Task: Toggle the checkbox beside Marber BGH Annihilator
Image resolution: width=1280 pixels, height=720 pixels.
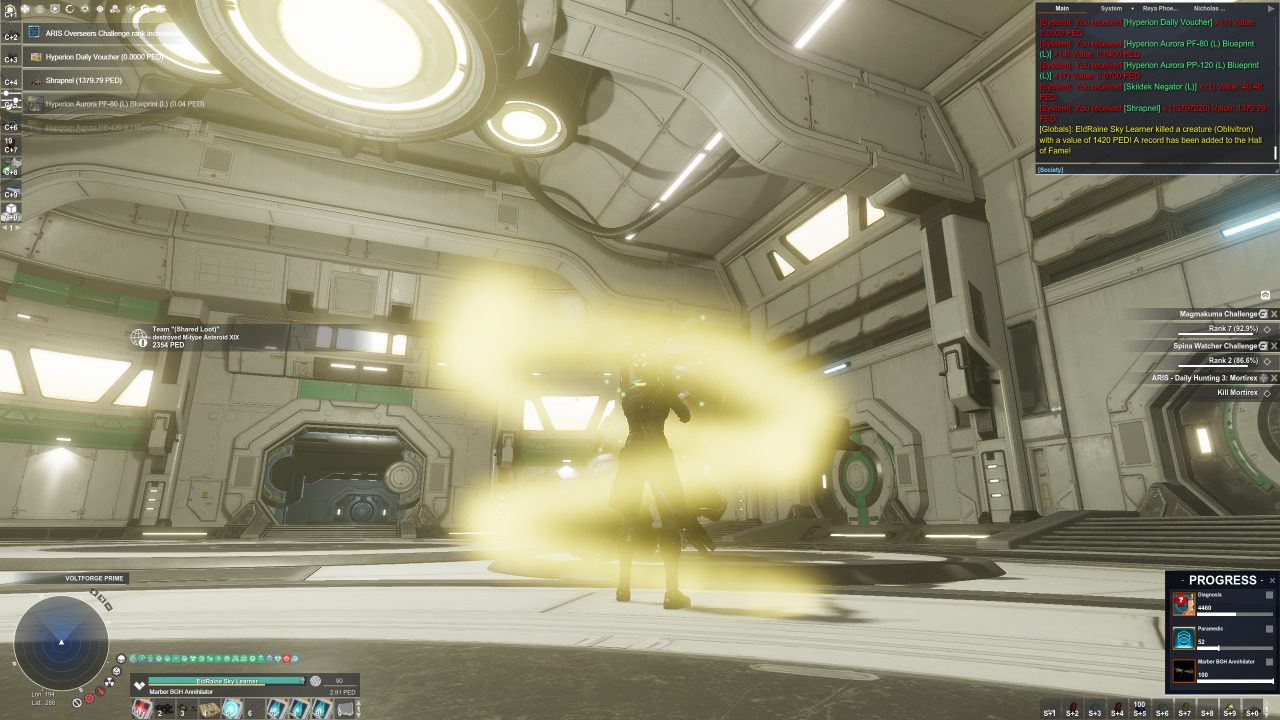Action: [x=1269, y=661]
